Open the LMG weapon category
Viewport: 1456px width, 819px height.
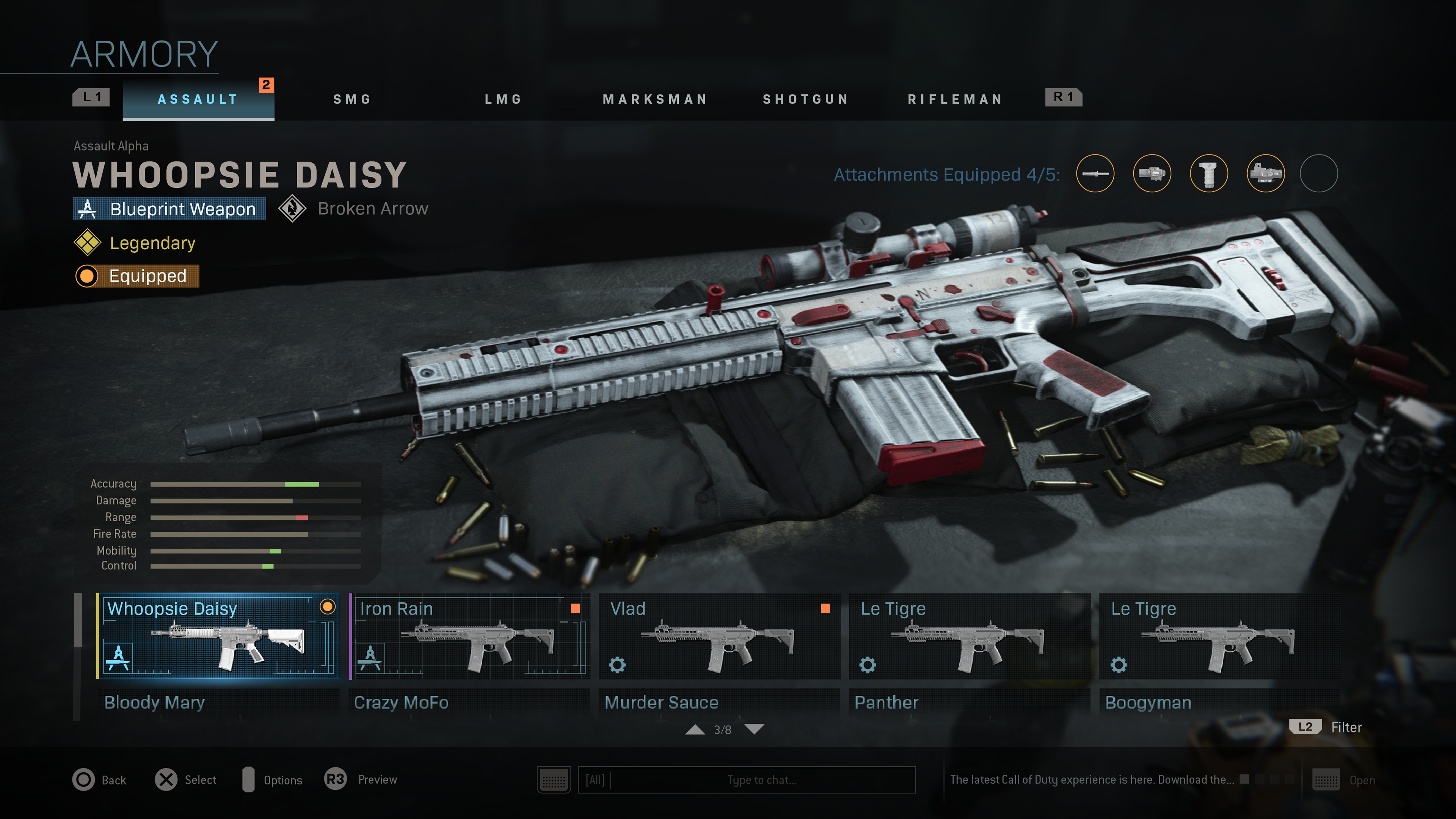pyautogui.click(x=503, y=99)
